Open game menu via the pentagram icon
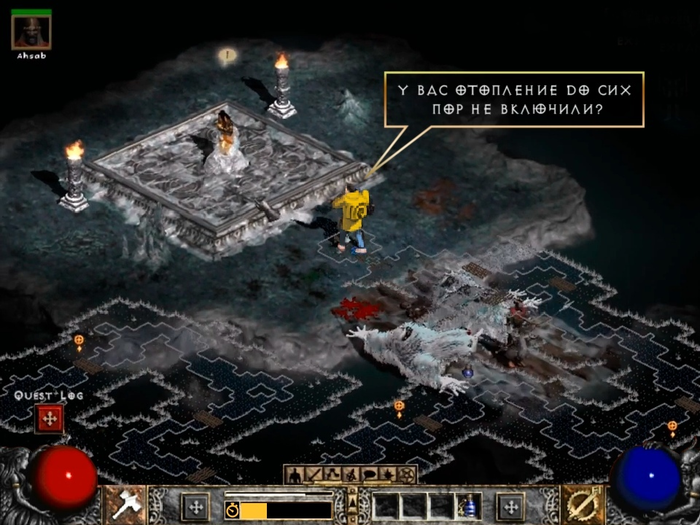The height and width of the screenshot is (525, 700). (x=406, y=474)
